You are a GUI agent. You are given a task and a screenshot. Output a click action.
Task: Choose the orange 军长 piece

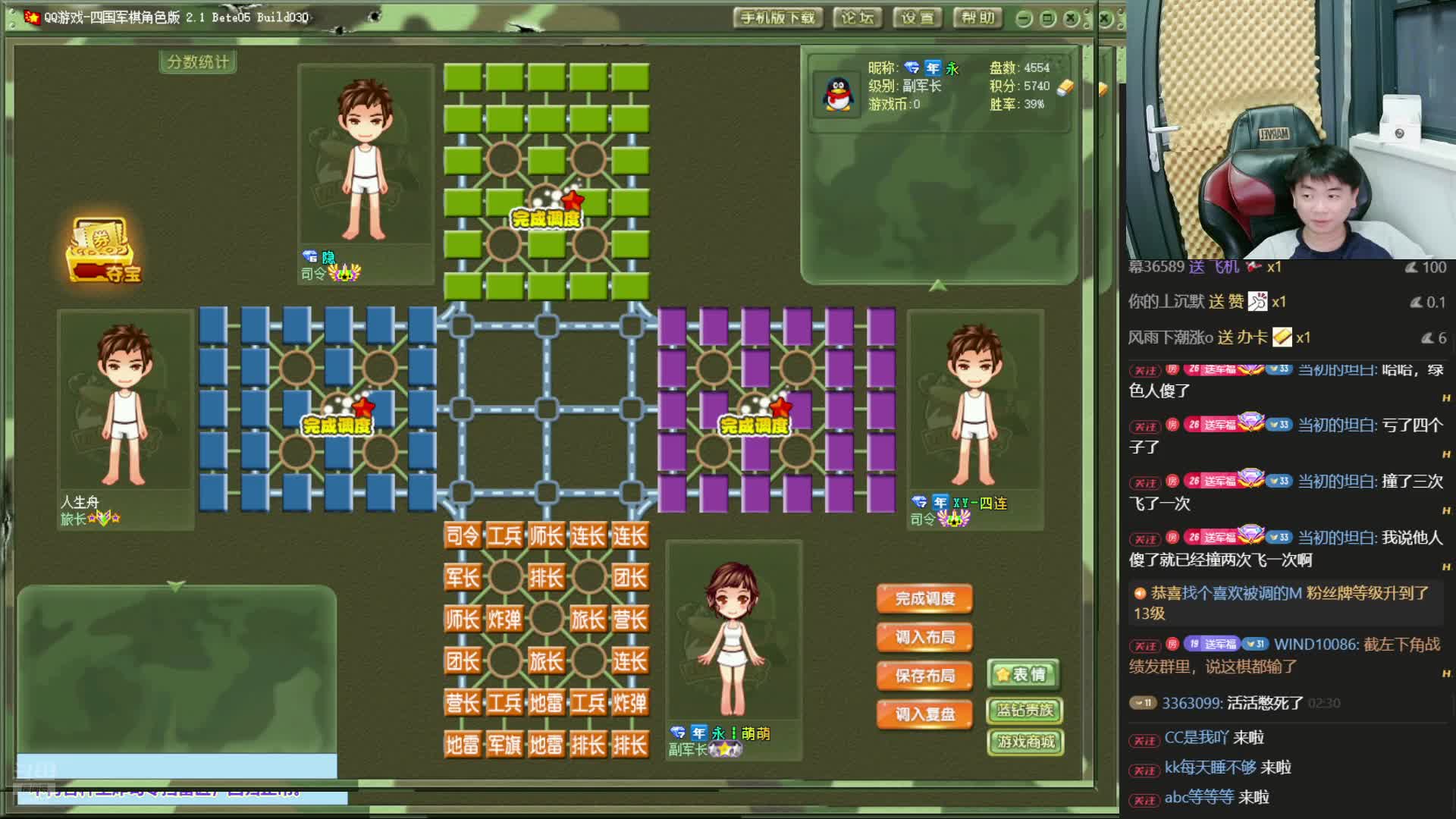click(463, 579)
